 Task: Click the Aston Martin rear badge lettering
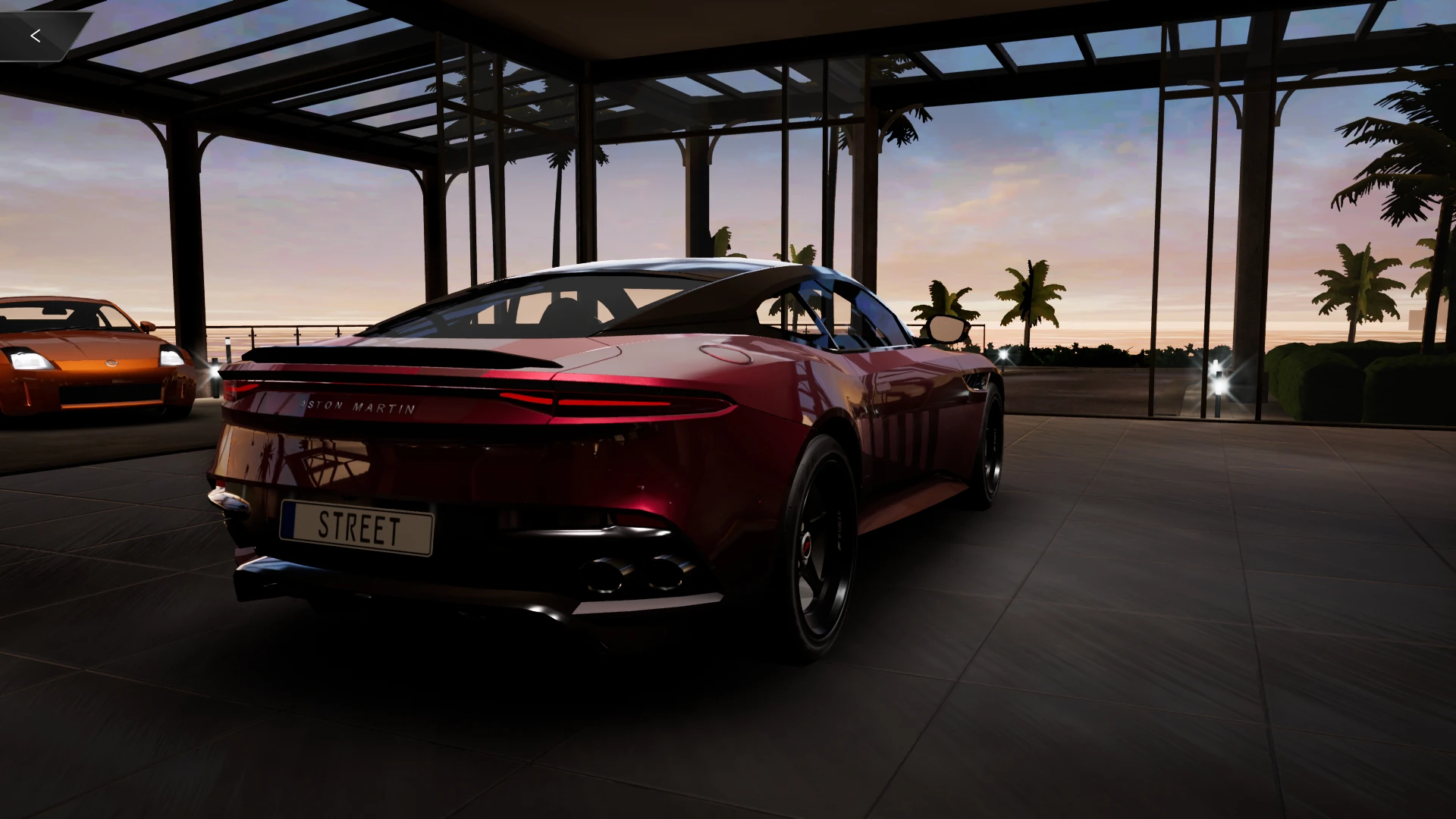tap(356, 406)
